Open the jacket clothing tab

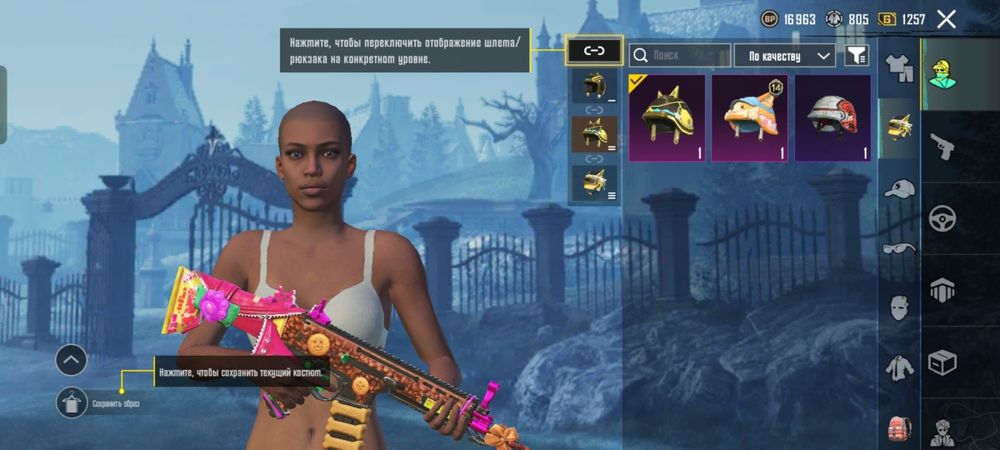(899, 367)
